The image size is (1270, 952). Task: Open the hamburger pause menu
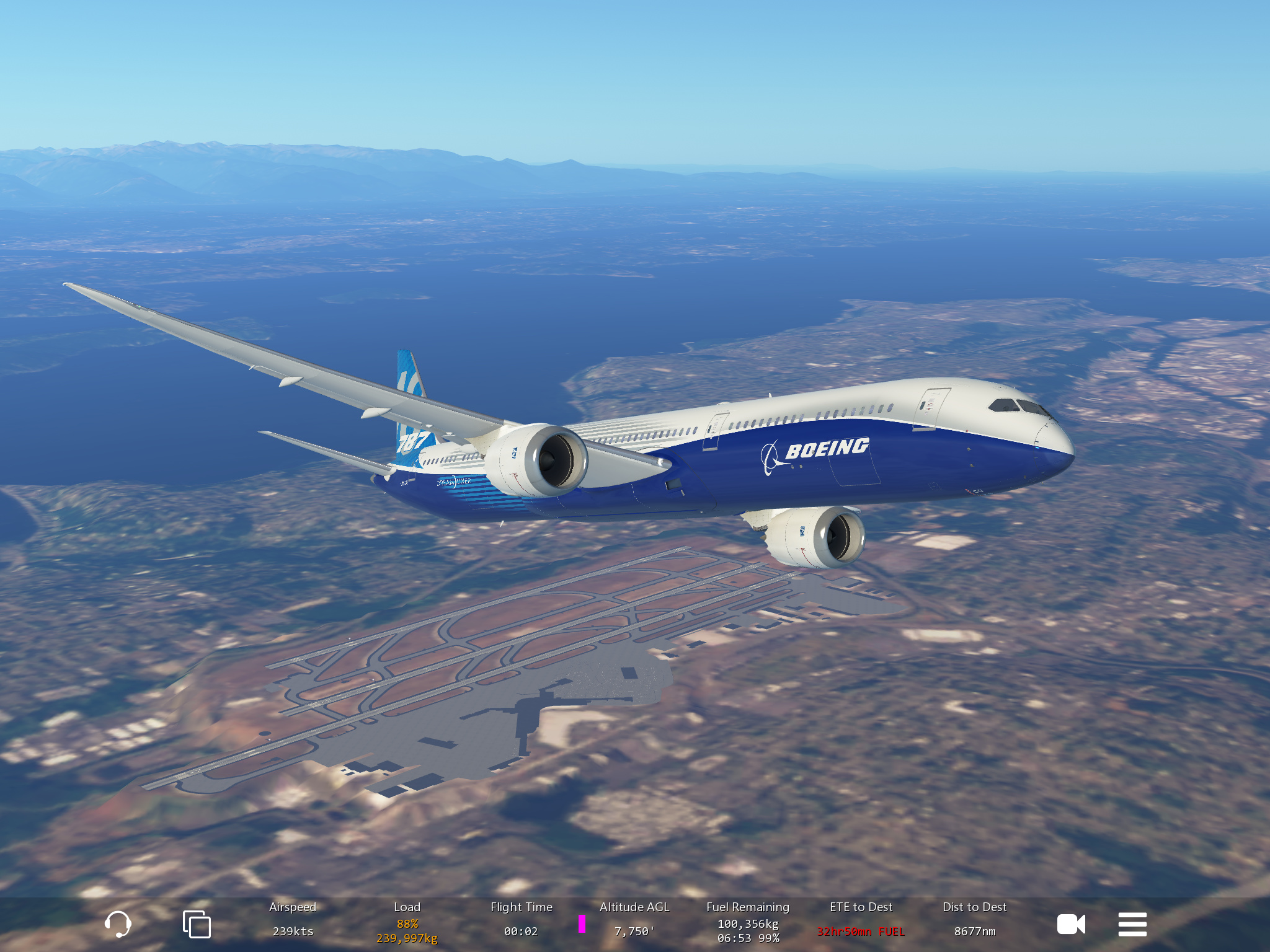(1132, 924)
